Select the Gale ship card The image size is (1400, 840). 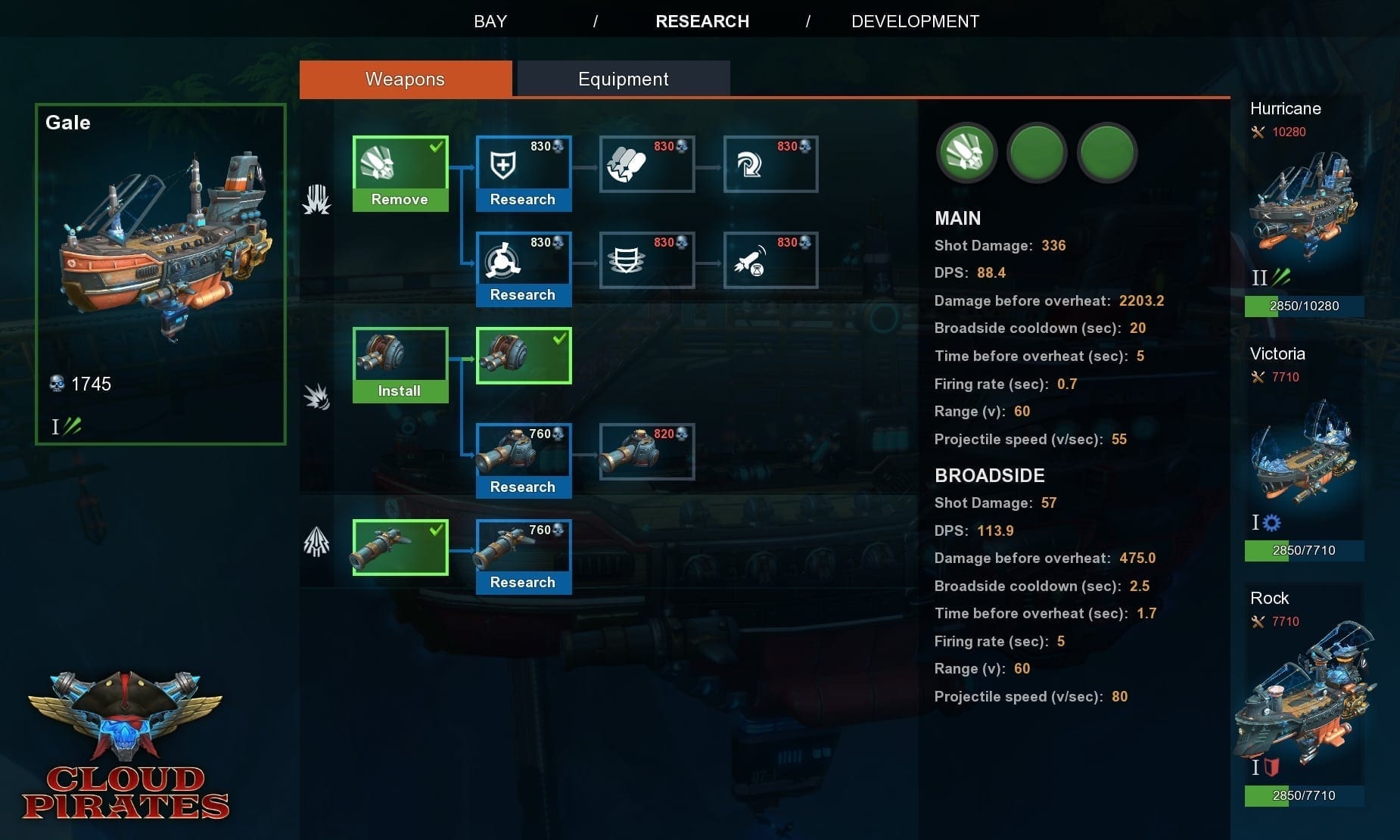click(x=160, y=274)
